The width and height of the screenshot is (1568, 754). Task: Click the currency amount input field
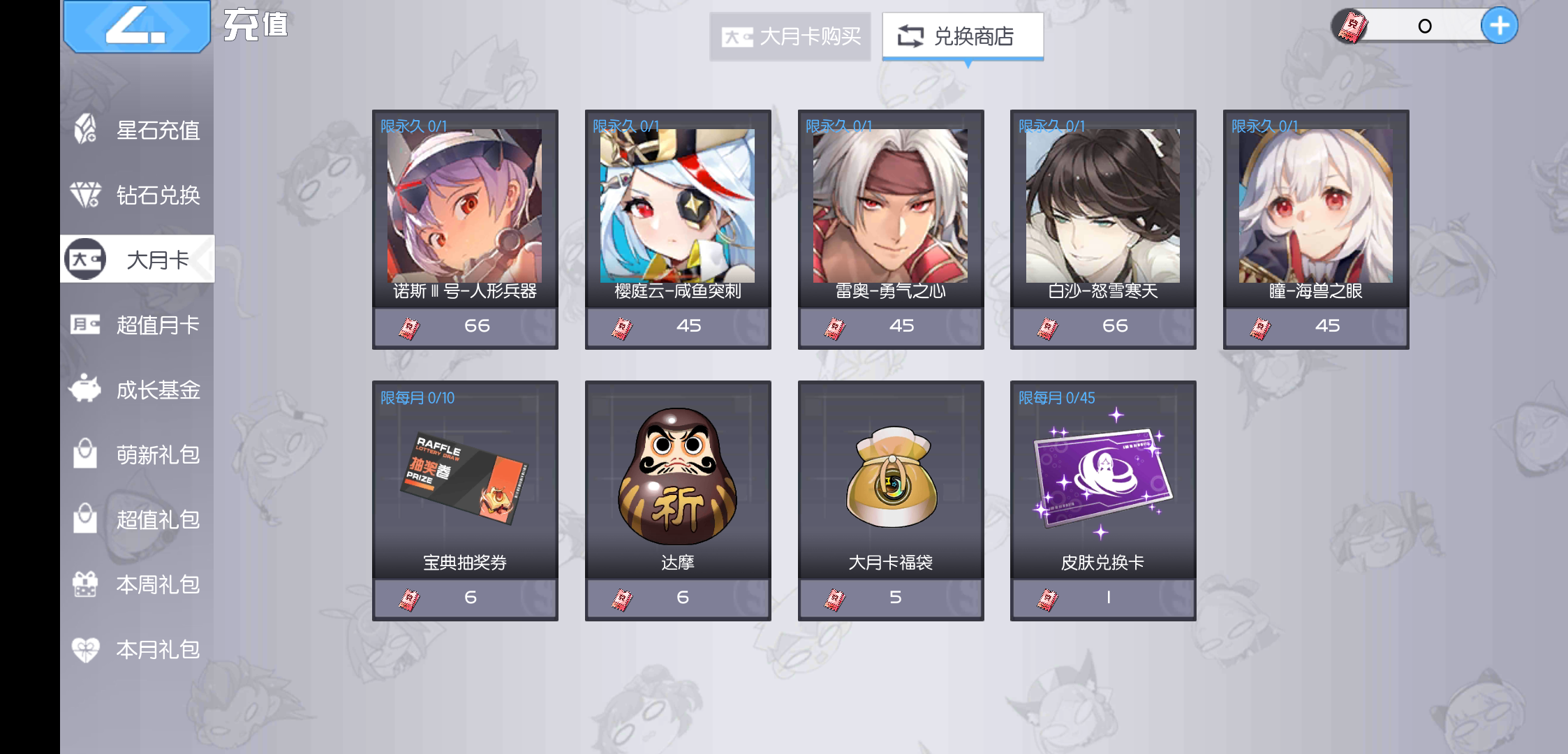tap(1424, 24)
